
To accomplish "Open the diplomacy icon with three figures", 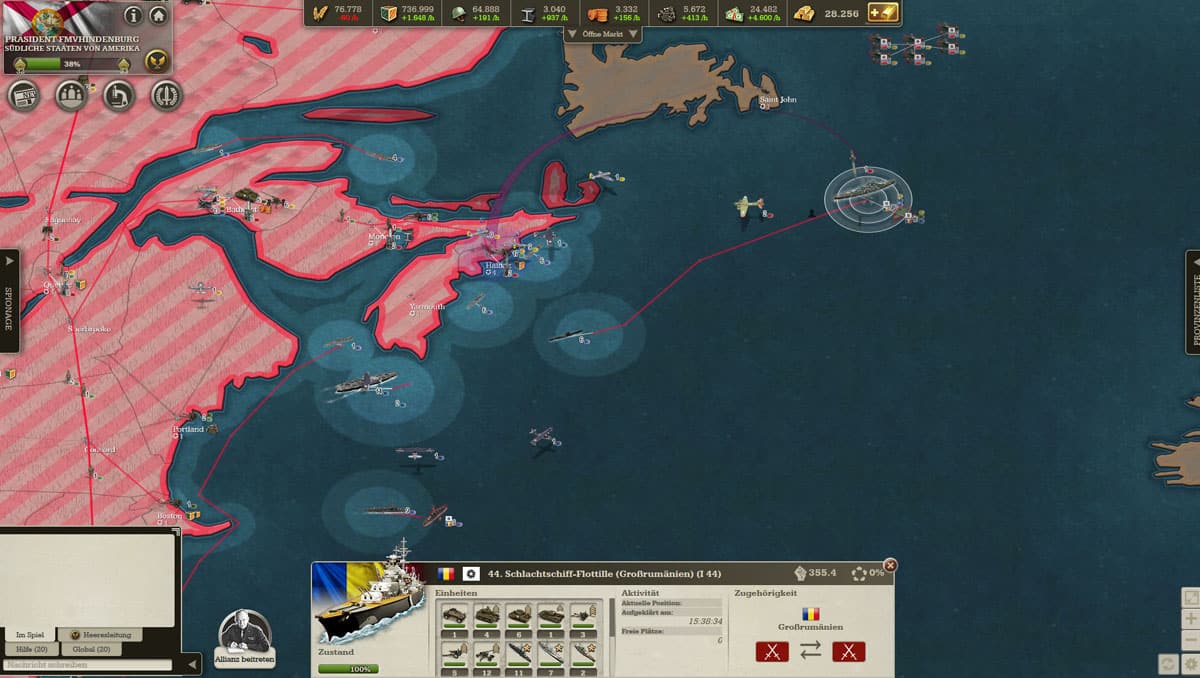I will point(70,96).
